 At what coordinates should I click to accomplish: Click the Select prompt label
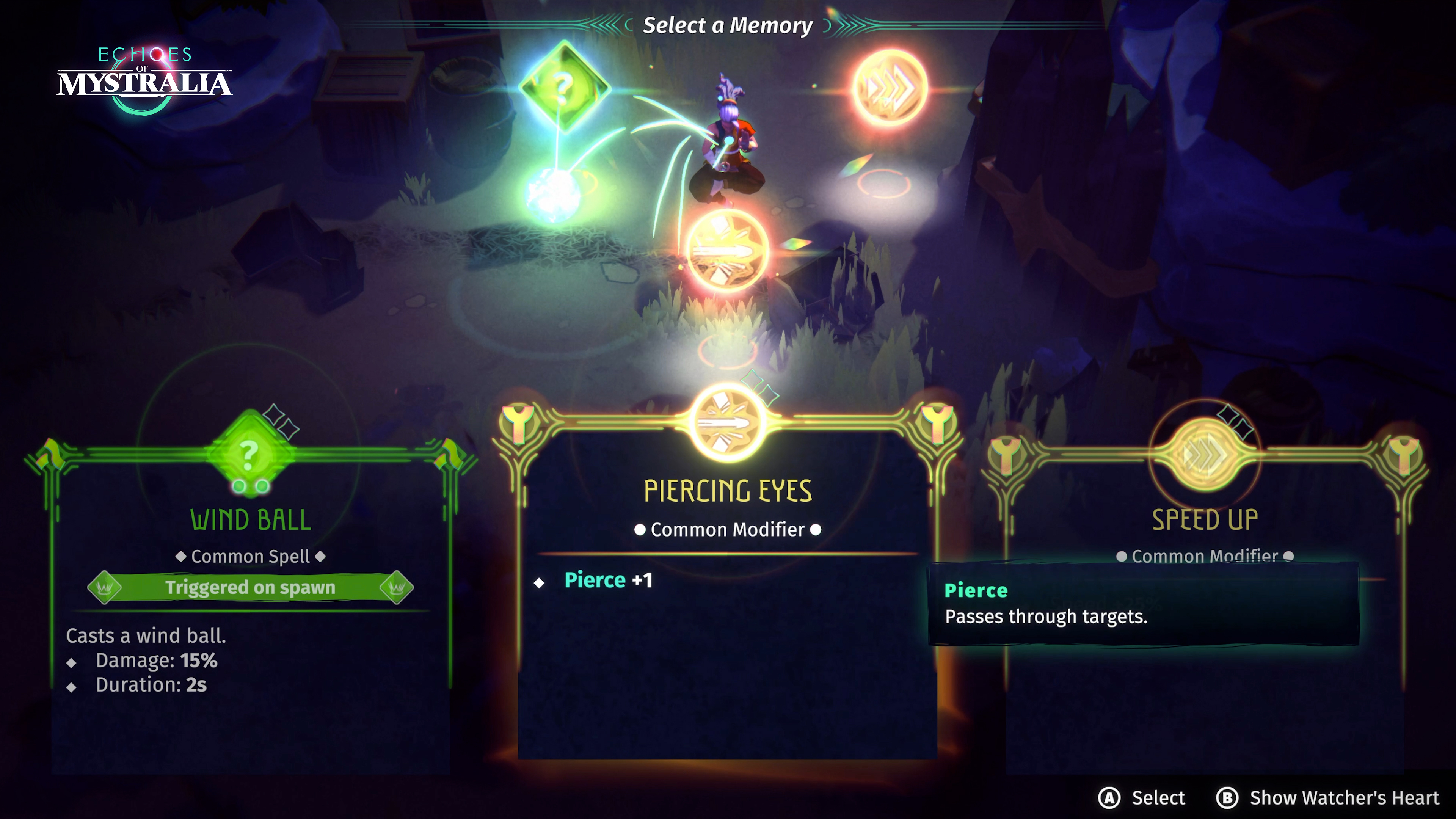[x=1158, y=797]
